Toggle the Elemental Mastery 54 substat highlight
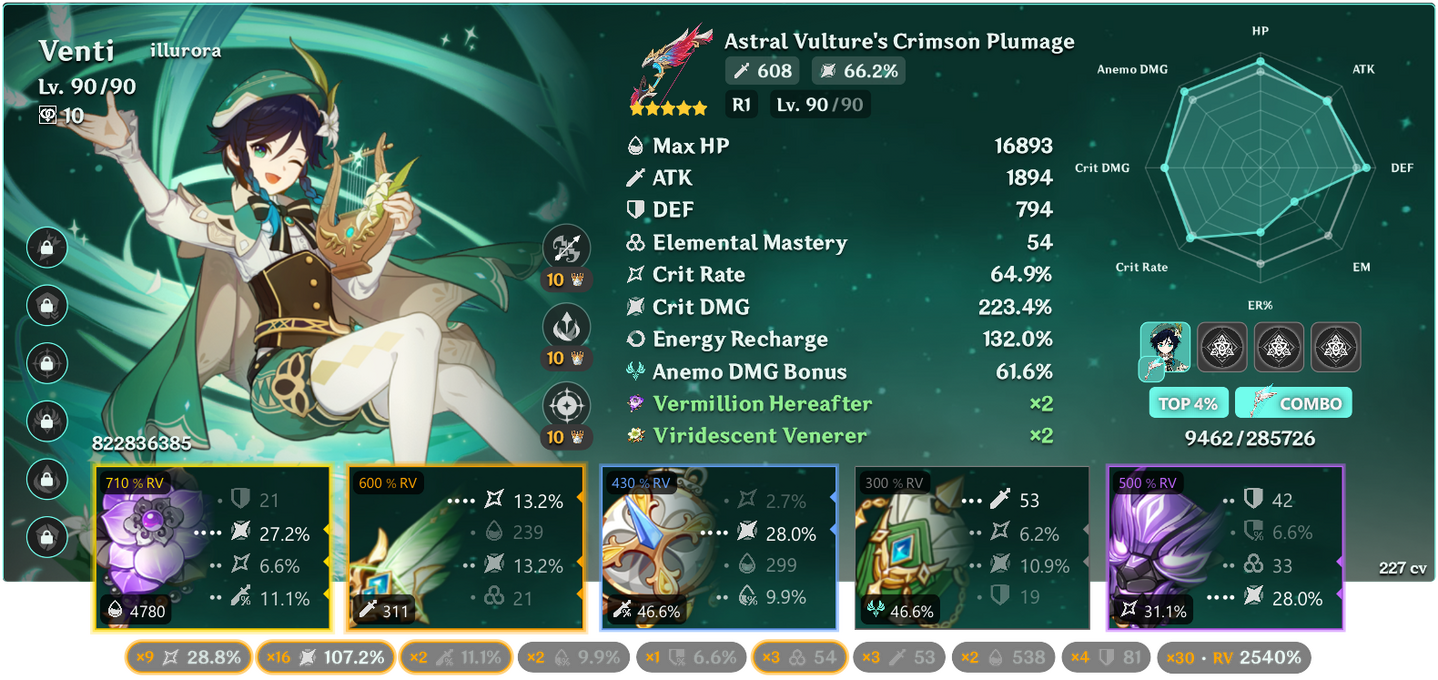 click(799, 657)
